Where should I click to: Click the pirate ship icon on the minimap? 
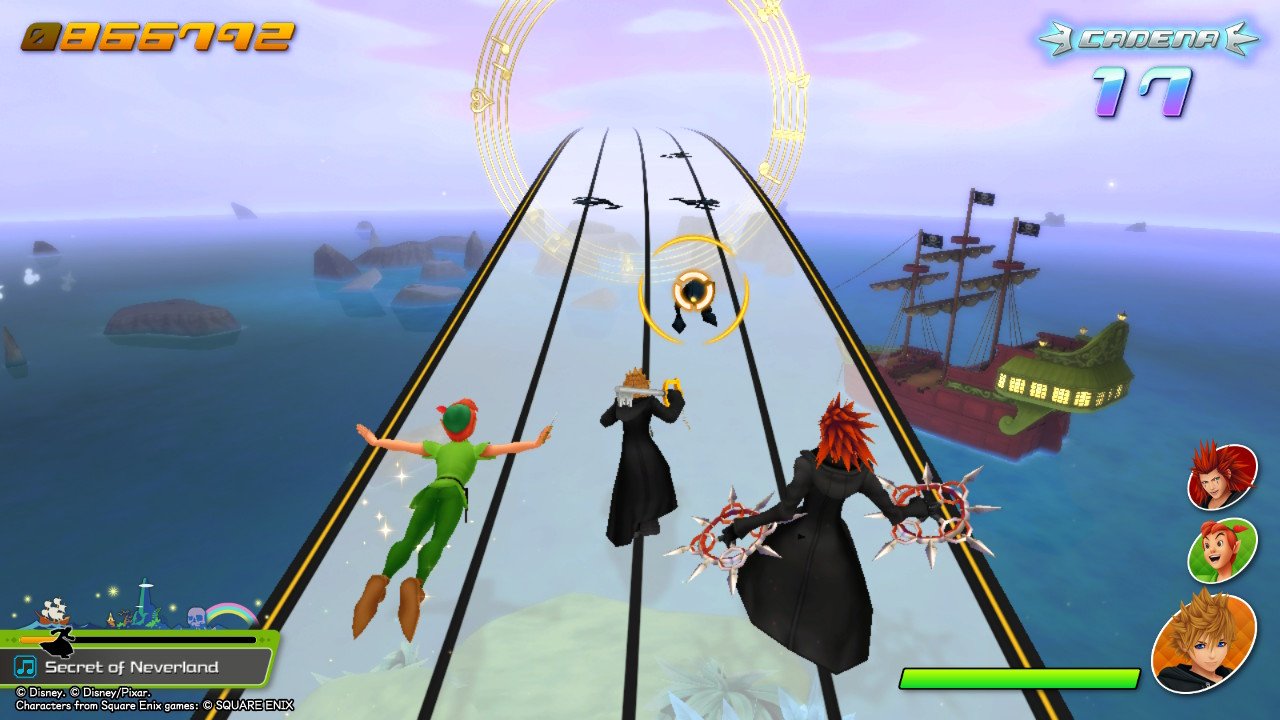(54, 613)
